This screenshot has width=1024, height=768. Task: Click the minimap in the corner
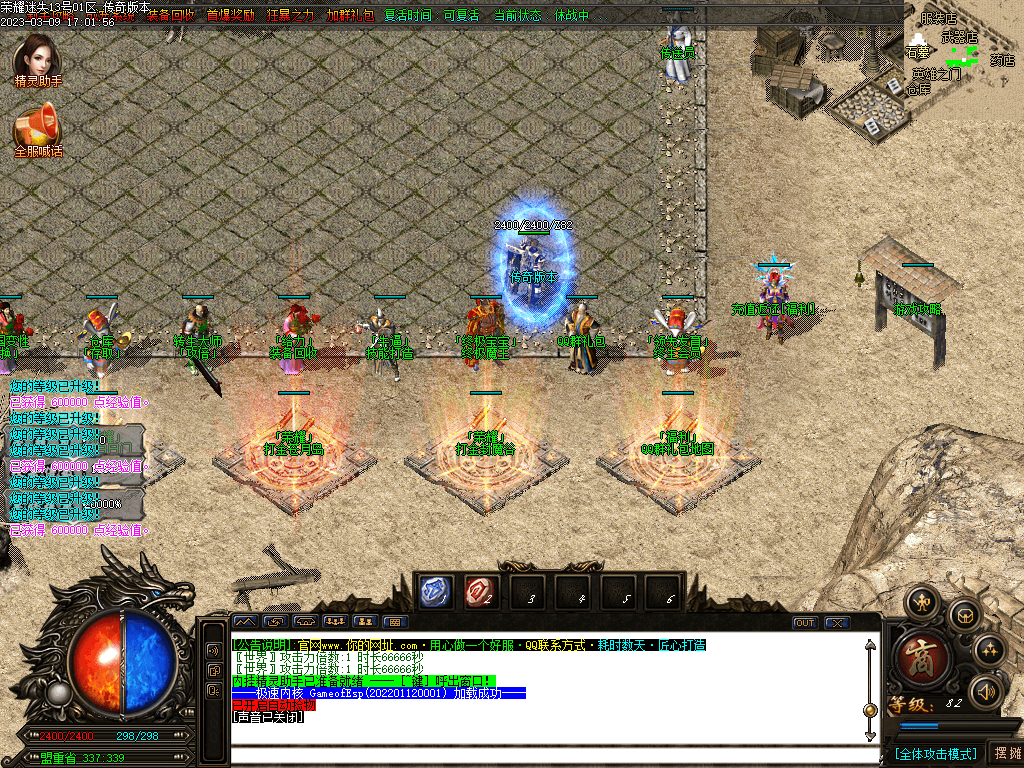pyautogui.click(x=964, y=50)
